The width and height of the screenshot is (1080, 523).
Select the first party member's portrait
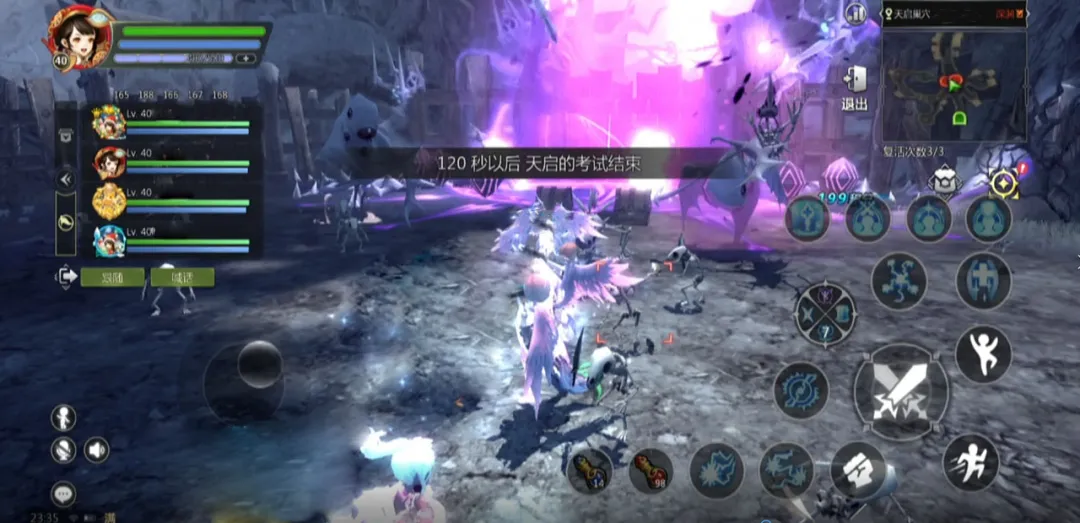[109, 123]
